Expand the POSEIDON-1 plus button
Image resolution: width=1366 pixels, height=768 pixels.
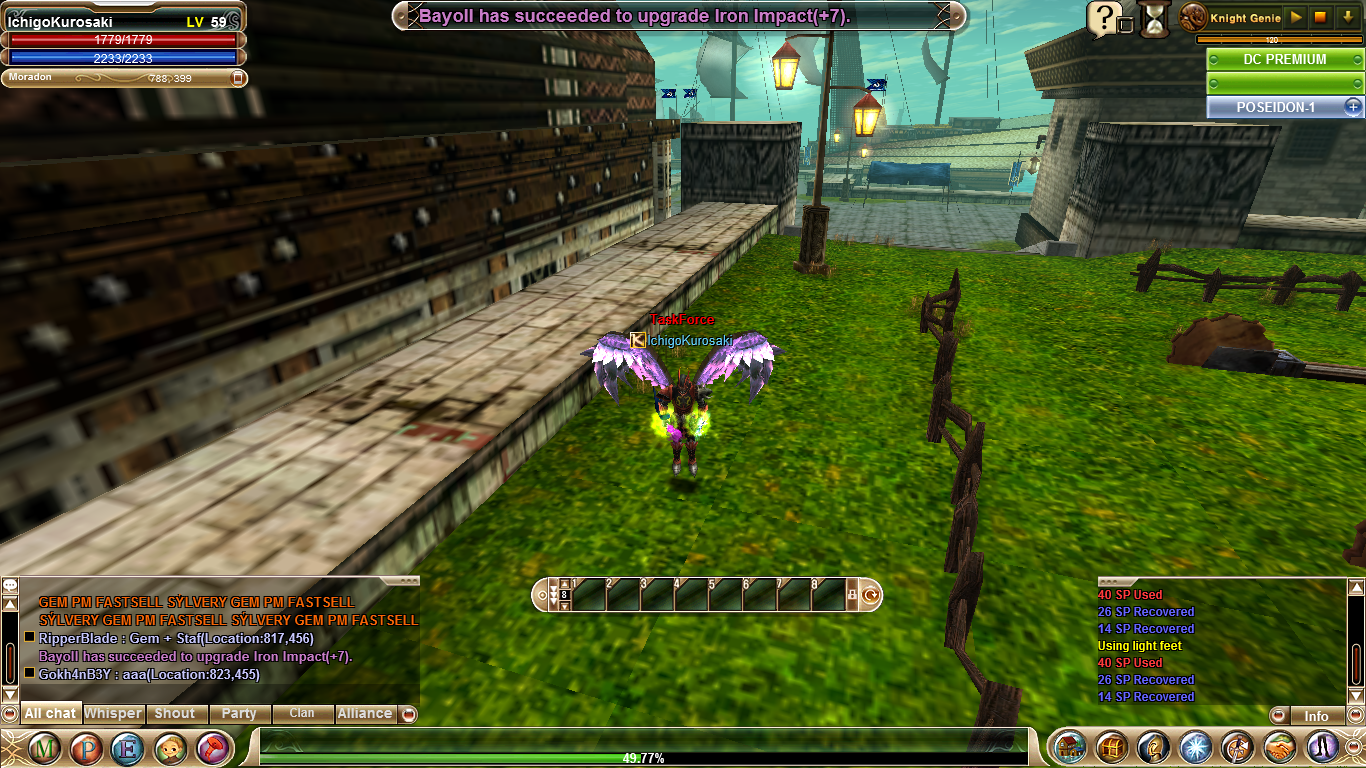point(1352,106)
